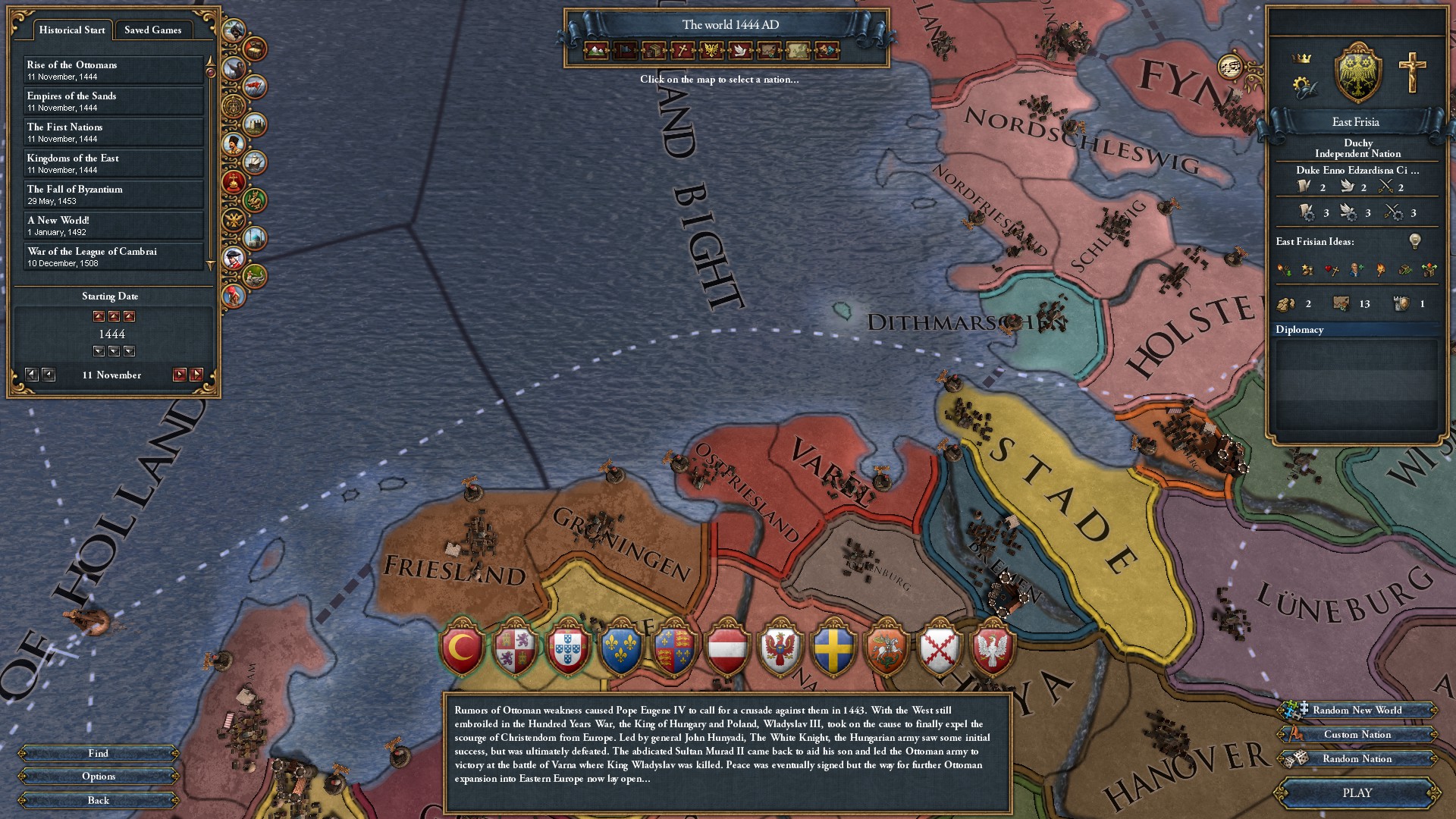
Task: Decrease the year 1444 with a down arrow
Action: pos(114,351)
